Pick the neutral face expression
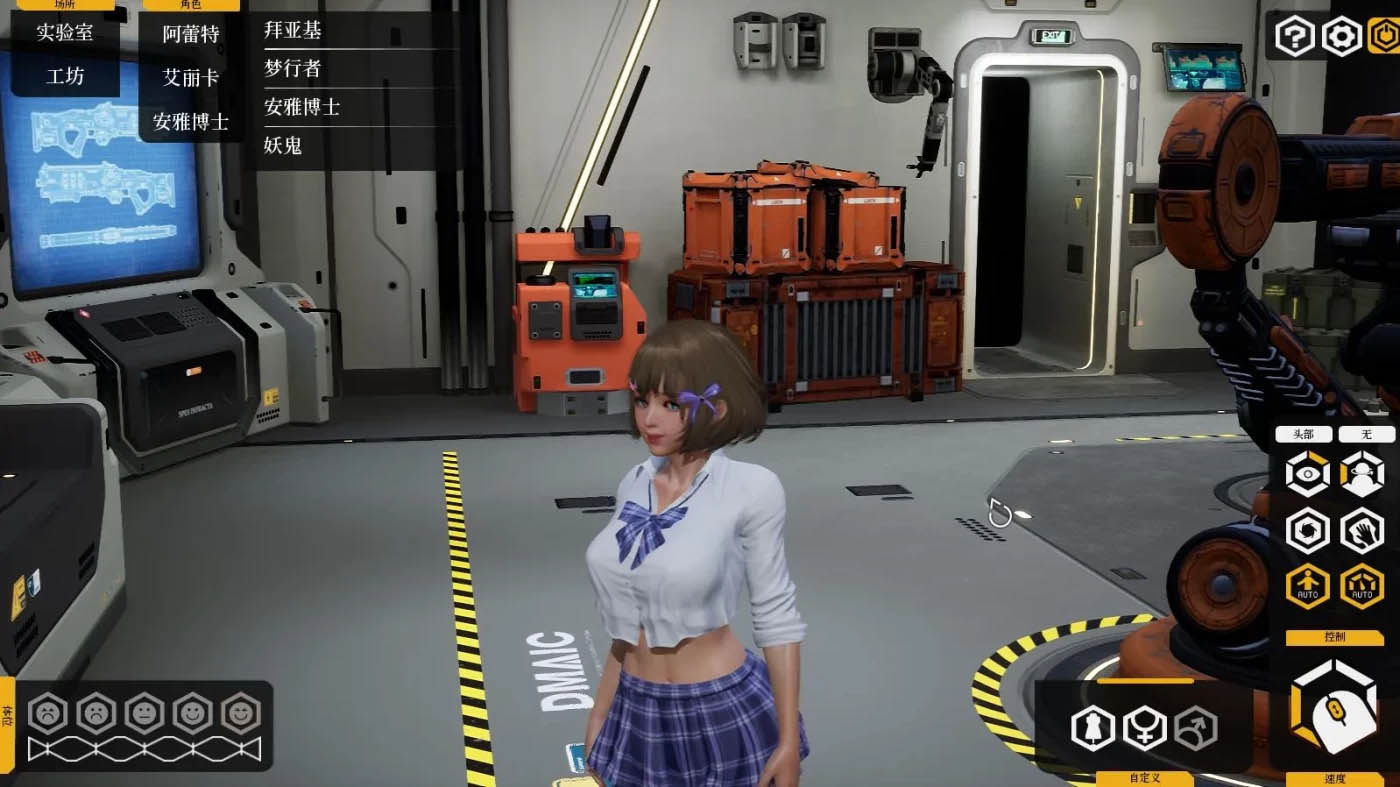This screenshot has height=787, width=1400. (144, 713)
